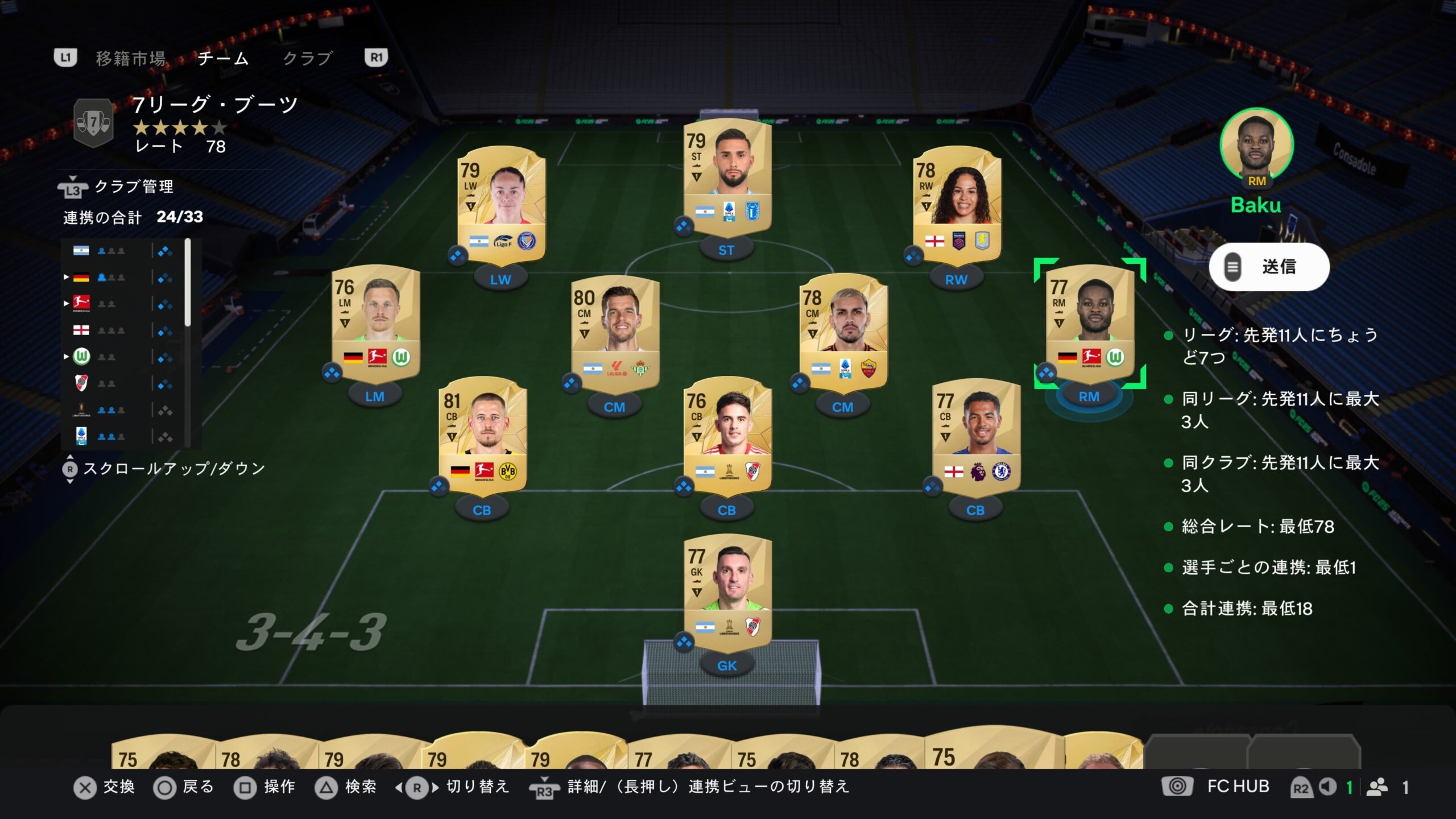Click the highlighted 77 RM Baku card

pos(1089,322)
